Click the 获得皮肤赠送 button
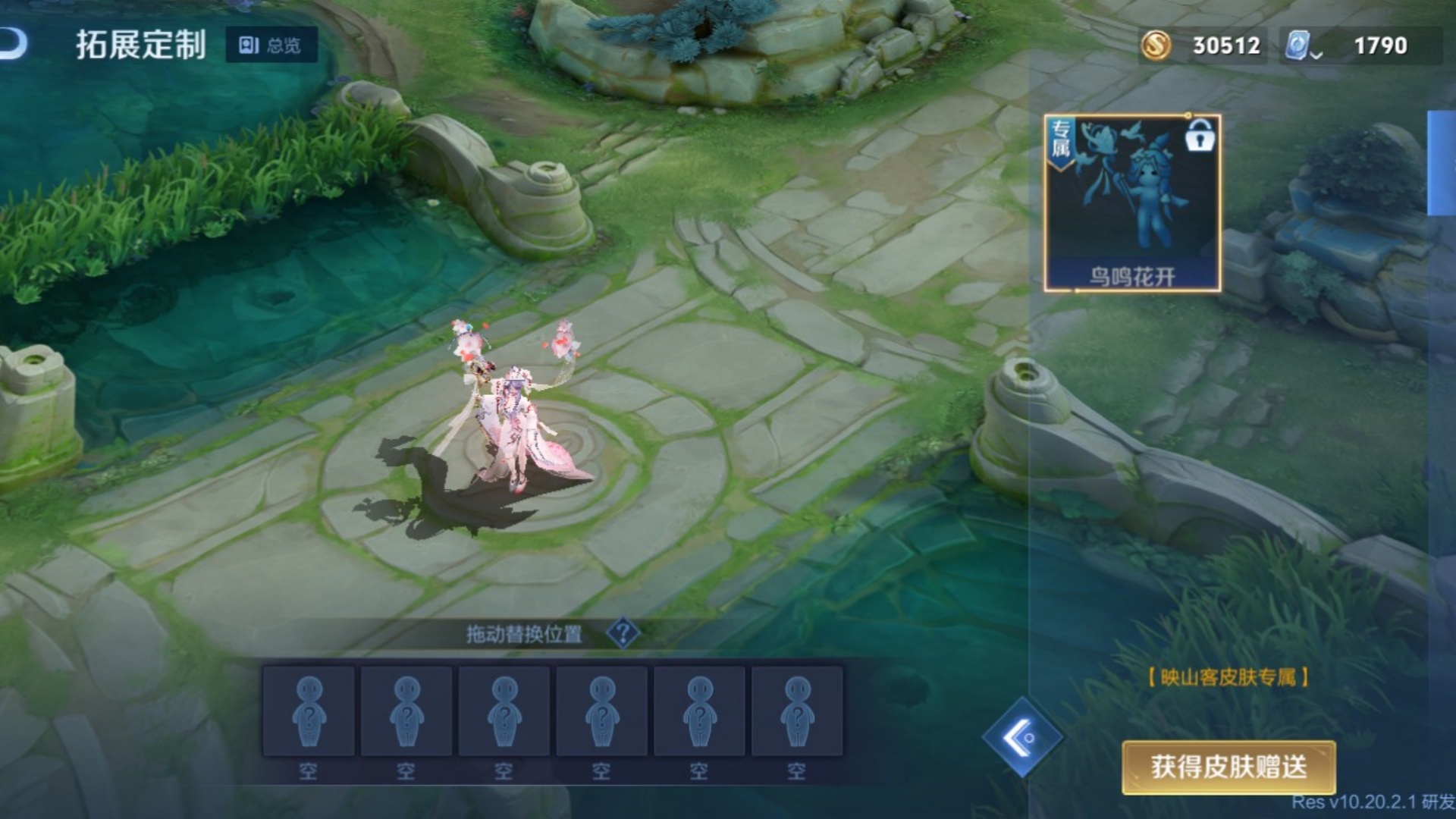The height and width of the screenshot is (819, 1456). [x=1228, y=767]
